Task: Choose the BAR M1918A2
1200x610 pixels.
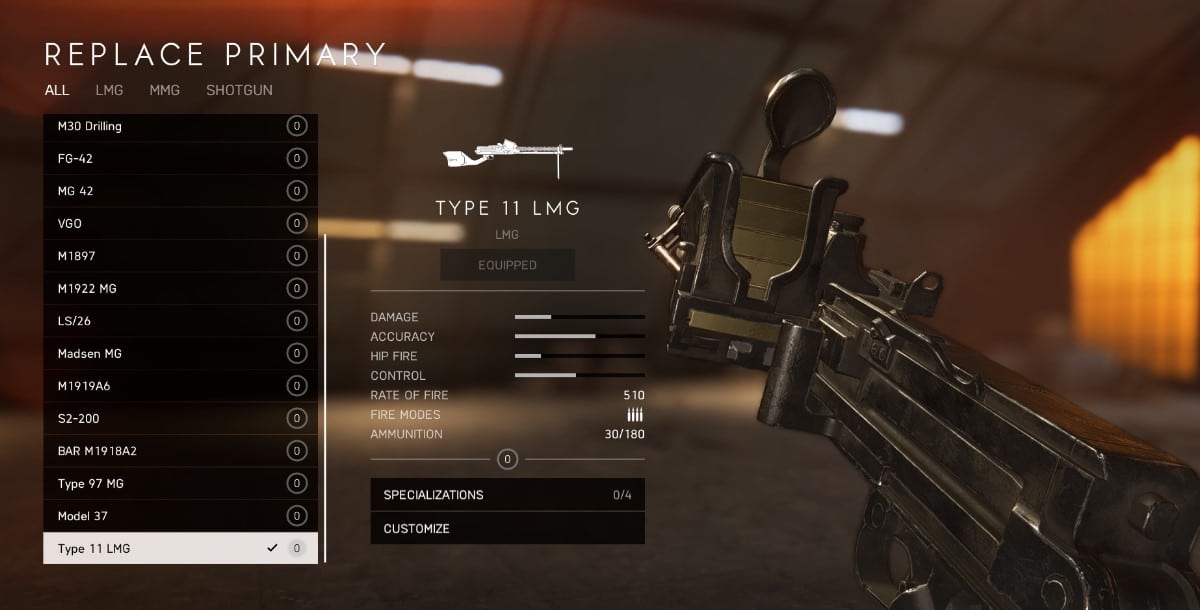Action: (180, 451)
